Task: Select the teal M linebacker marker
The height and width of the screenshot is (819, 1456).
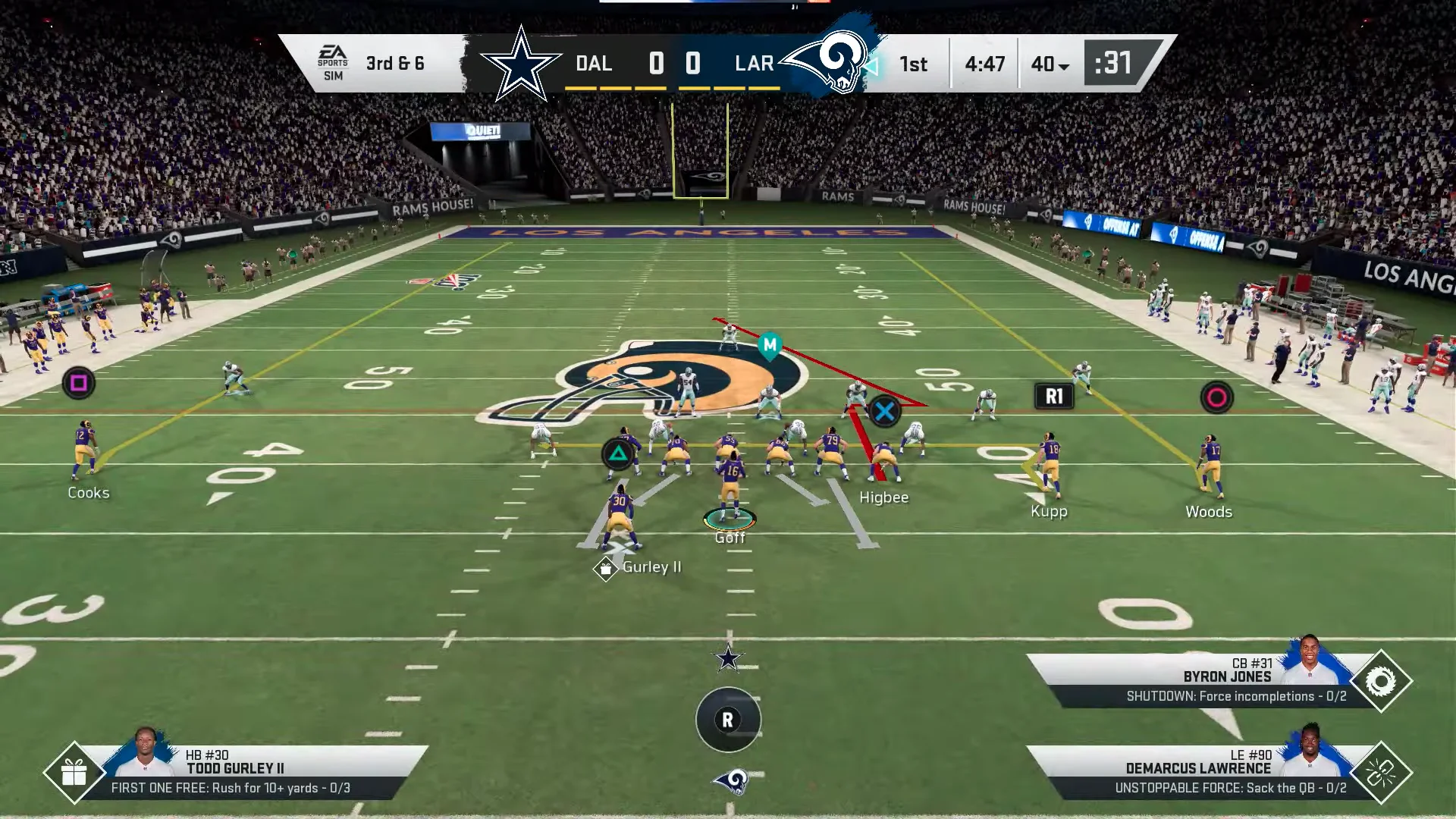Action: [x=770, y=345]
